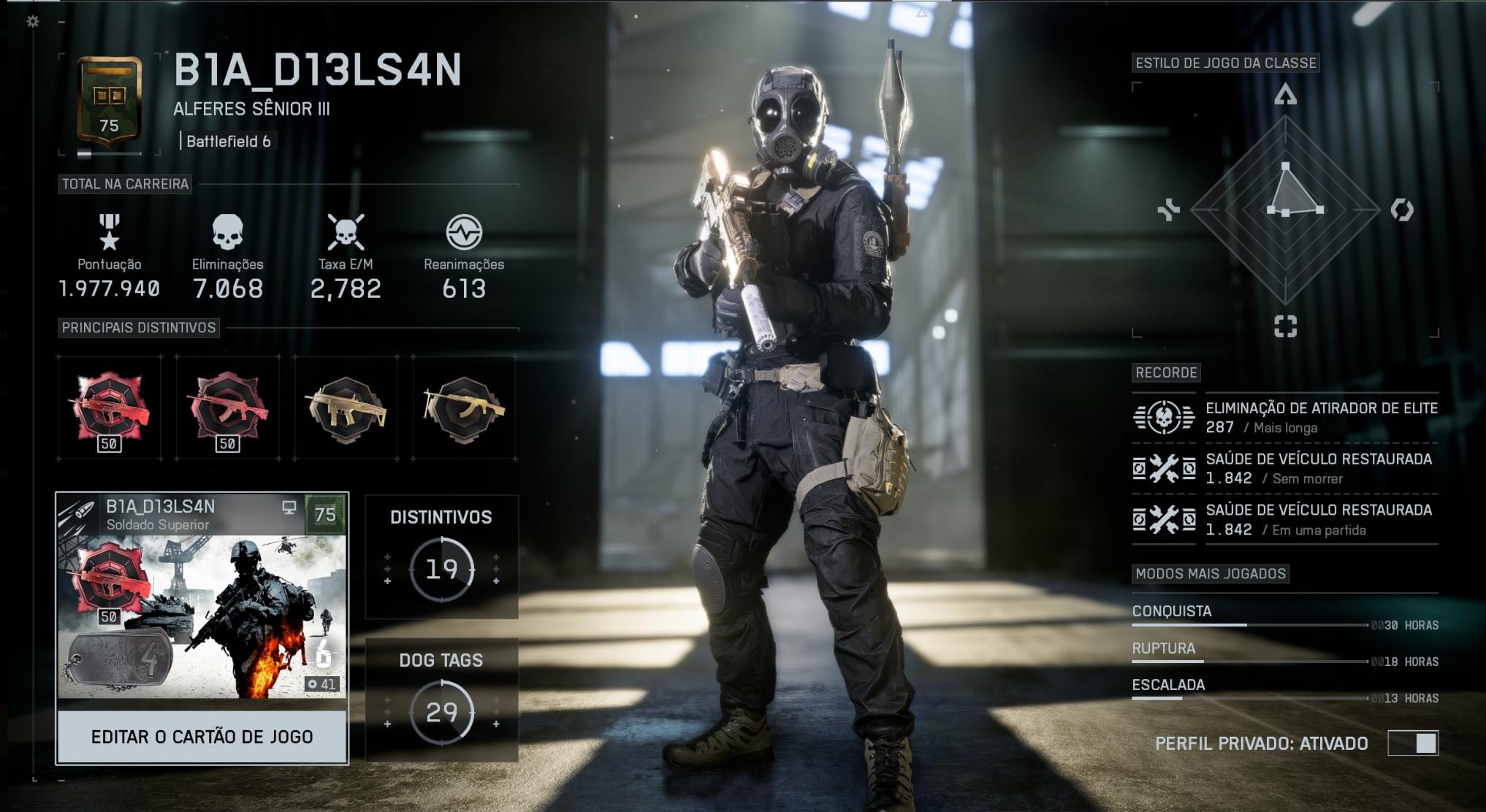Screen dimensions: 1486x812
Task: Select the Sem morrer vehicle health record
Action: click(x=1285, y=468)
